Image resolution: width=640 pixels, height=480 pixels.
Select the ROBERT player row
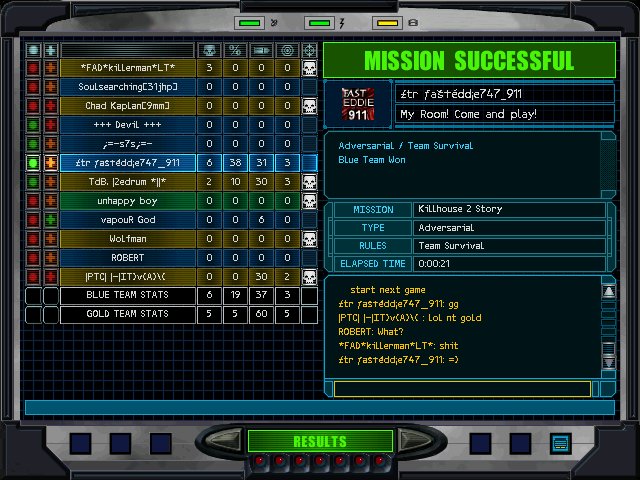(127, 258)
